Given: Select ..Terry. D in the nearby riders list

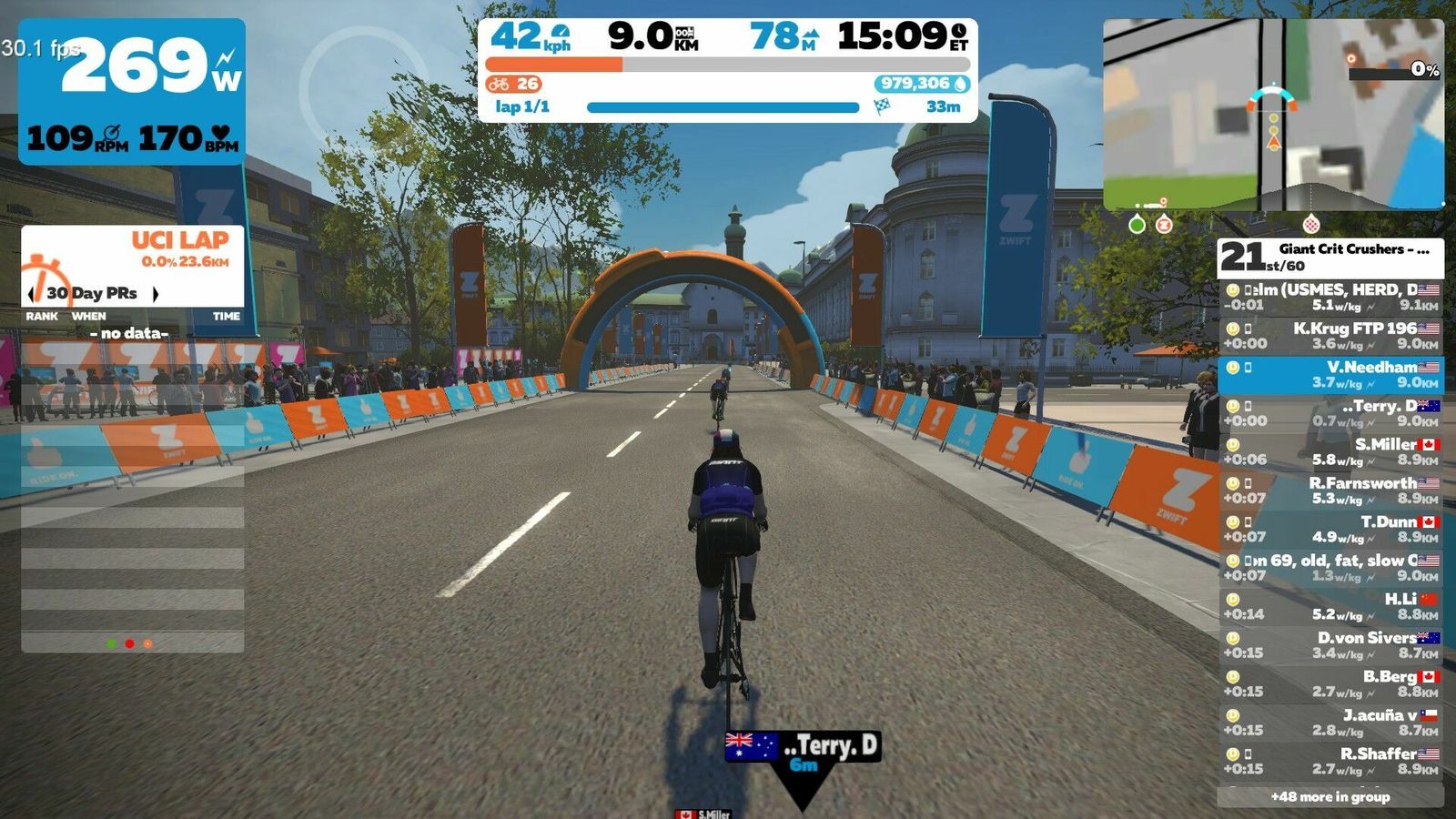Looking at the screenshot, I should pos(1330,413).
